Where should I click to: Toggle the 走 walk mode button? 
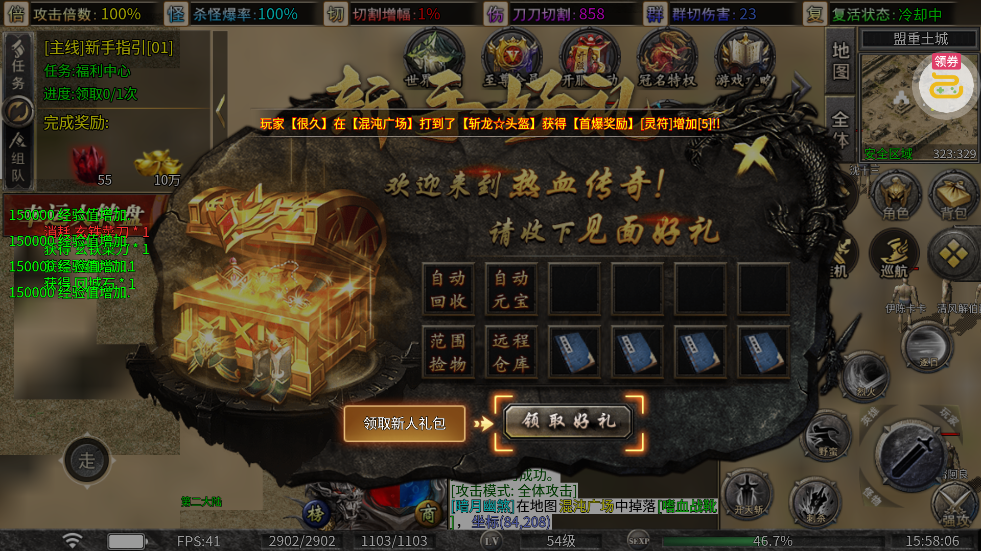(87, 461)
